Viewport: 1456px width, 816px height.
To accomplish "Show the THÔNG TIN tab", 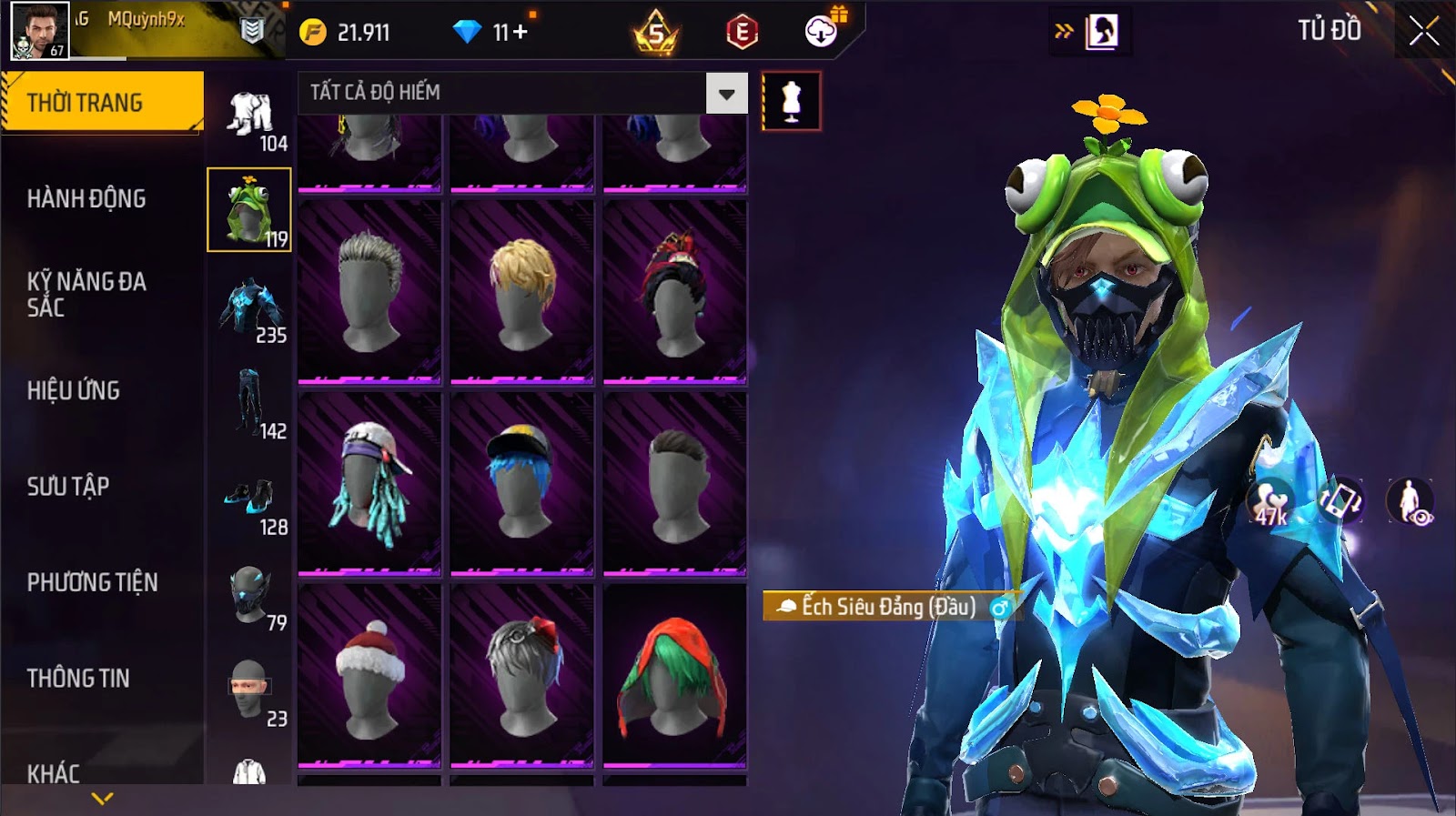I will (x=78, y=678).
